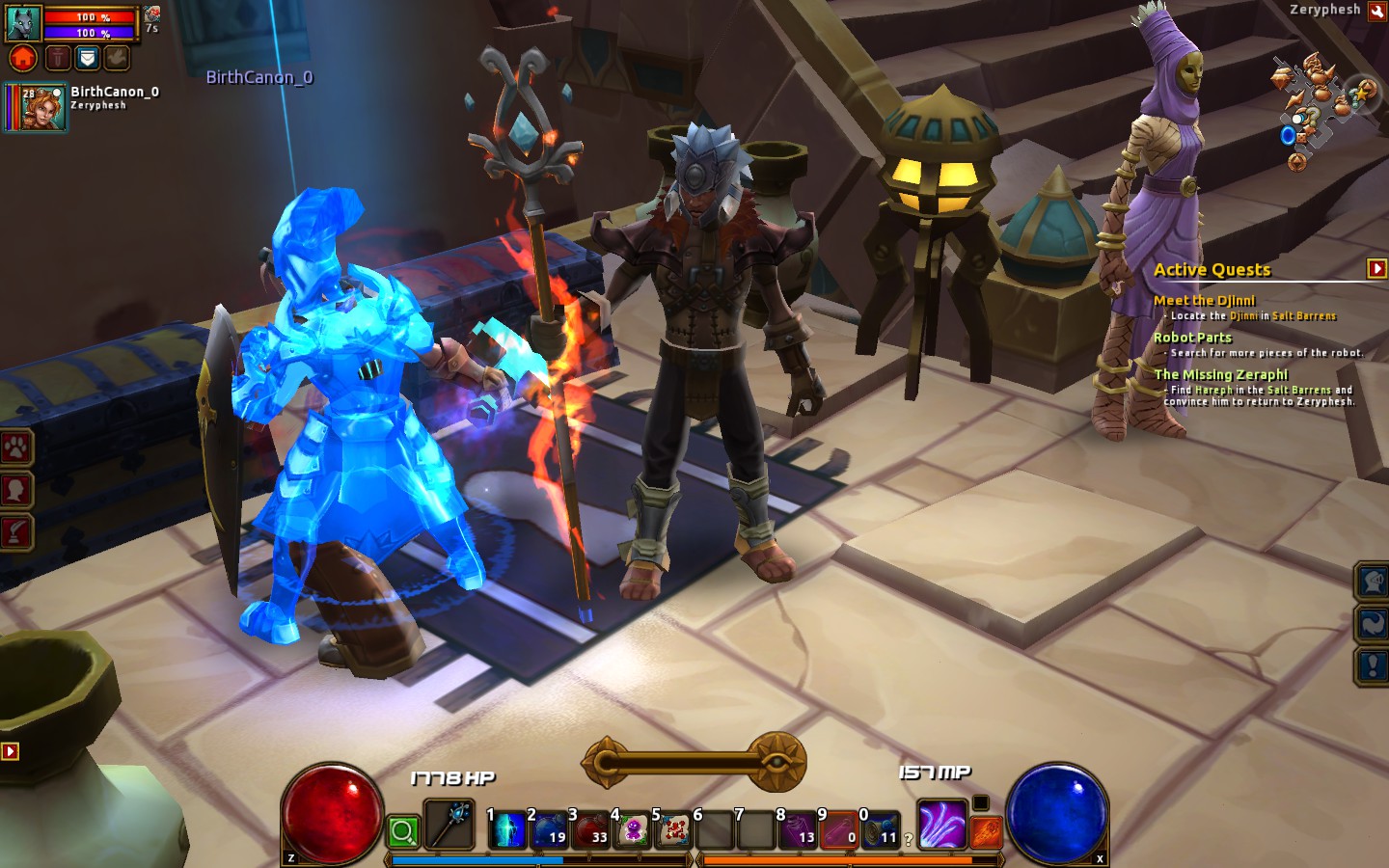Screen dimensions: 1389x868
Task: Toggle the green magnifier loot-label button
Action: point(403,831)
